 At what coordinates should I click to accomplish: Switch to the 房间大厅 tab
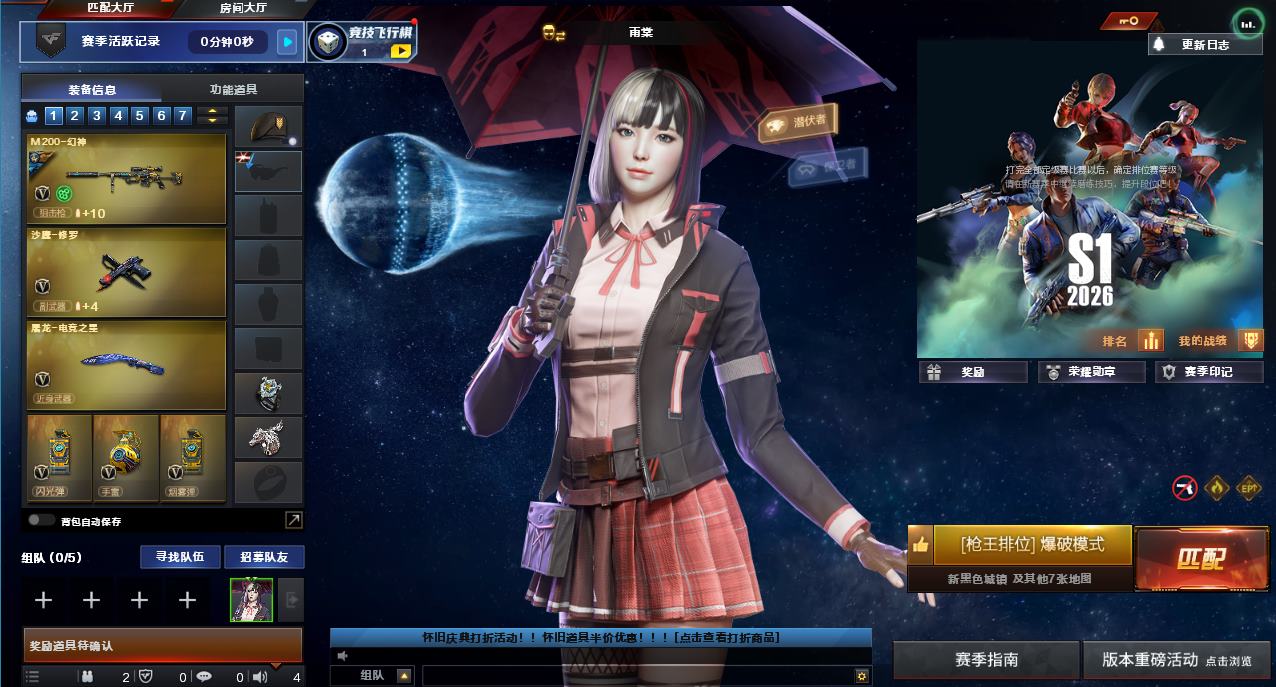243,8
